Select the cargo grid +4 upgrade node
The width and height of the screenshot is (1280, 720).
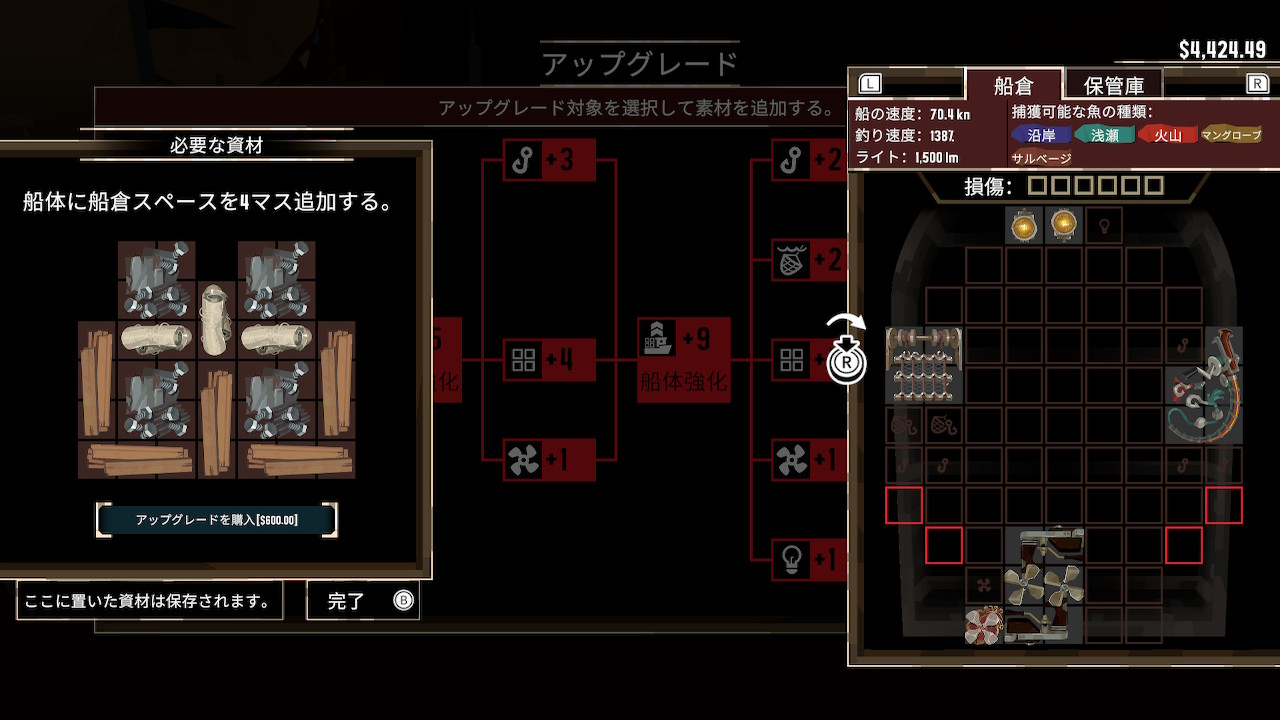point(549,360)
